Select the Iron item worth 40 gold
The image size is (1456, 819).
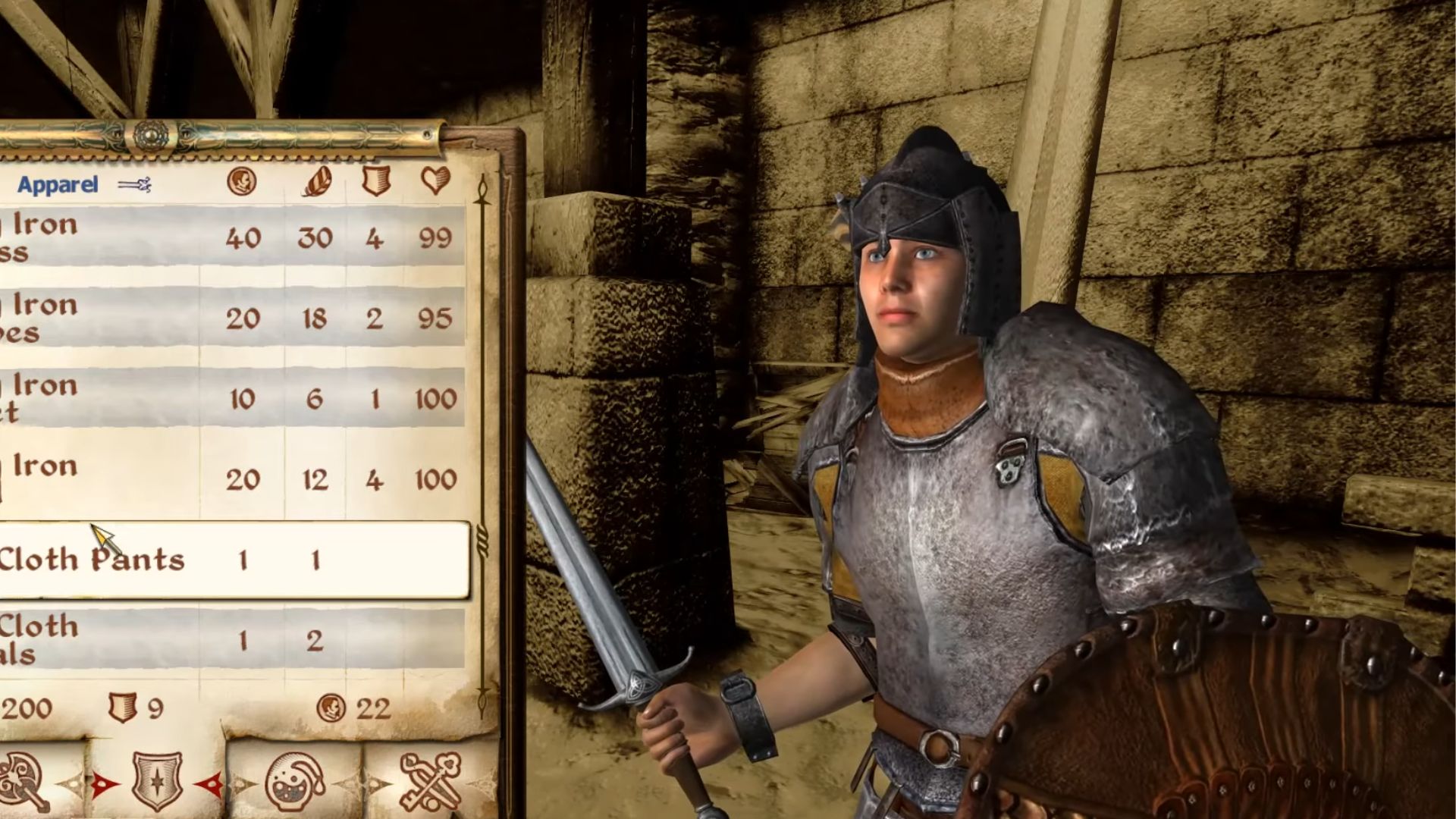pos(227,238)
